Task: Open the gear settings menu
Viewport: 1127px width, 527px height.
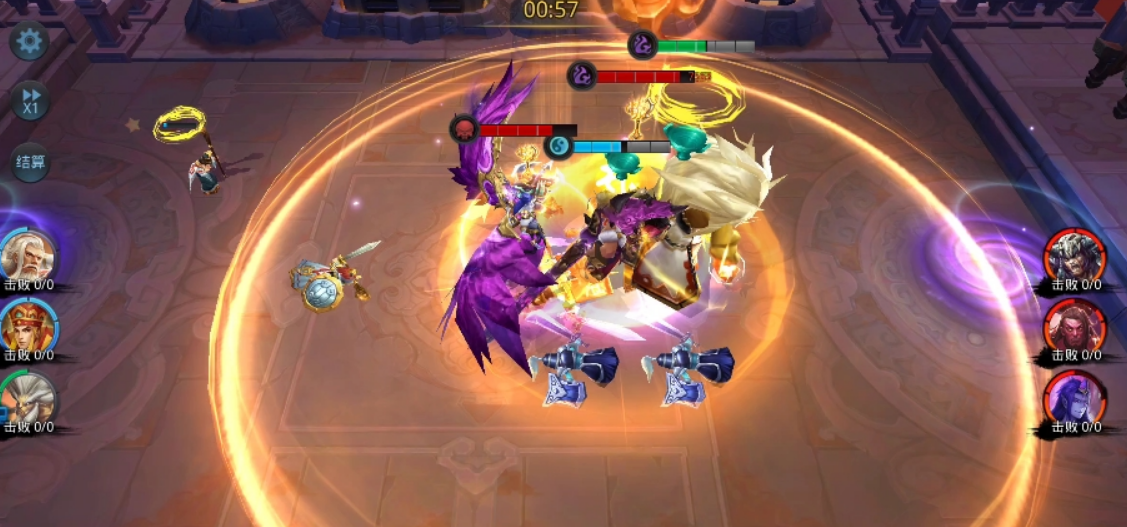Action: 29,41
